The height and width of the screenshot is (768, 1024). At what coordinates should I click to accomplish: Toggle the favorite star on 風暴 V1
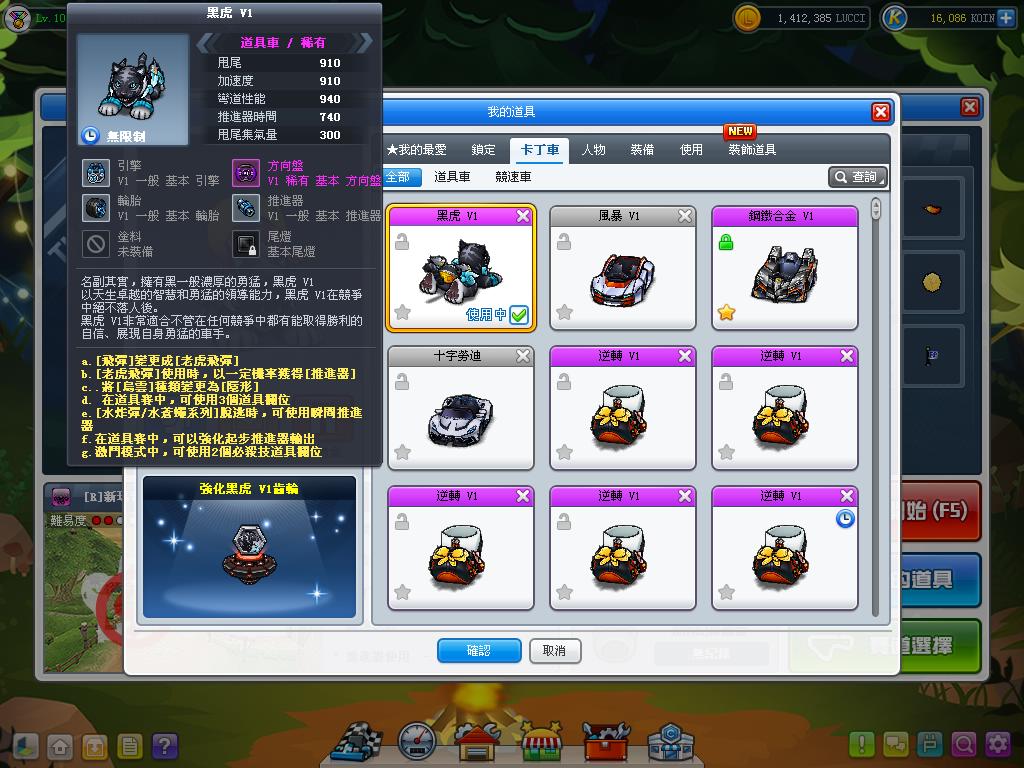(564, 313)
